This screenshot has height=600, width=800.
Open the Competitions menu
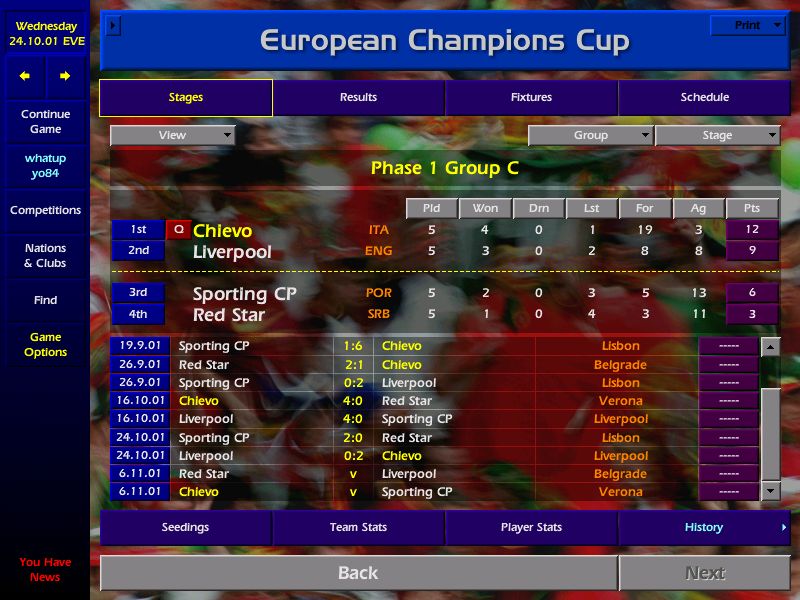click(x=45, y=210)
